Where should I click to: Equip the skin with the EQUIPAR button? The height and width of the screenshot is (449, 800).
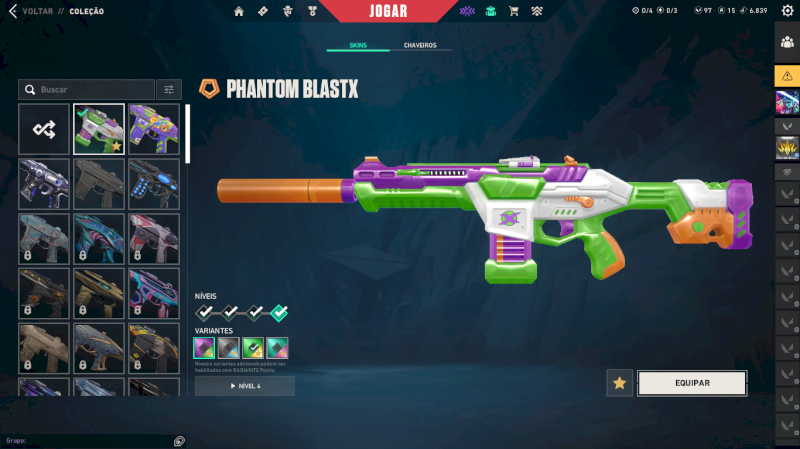pyautogui.click(x=692, y=383)
